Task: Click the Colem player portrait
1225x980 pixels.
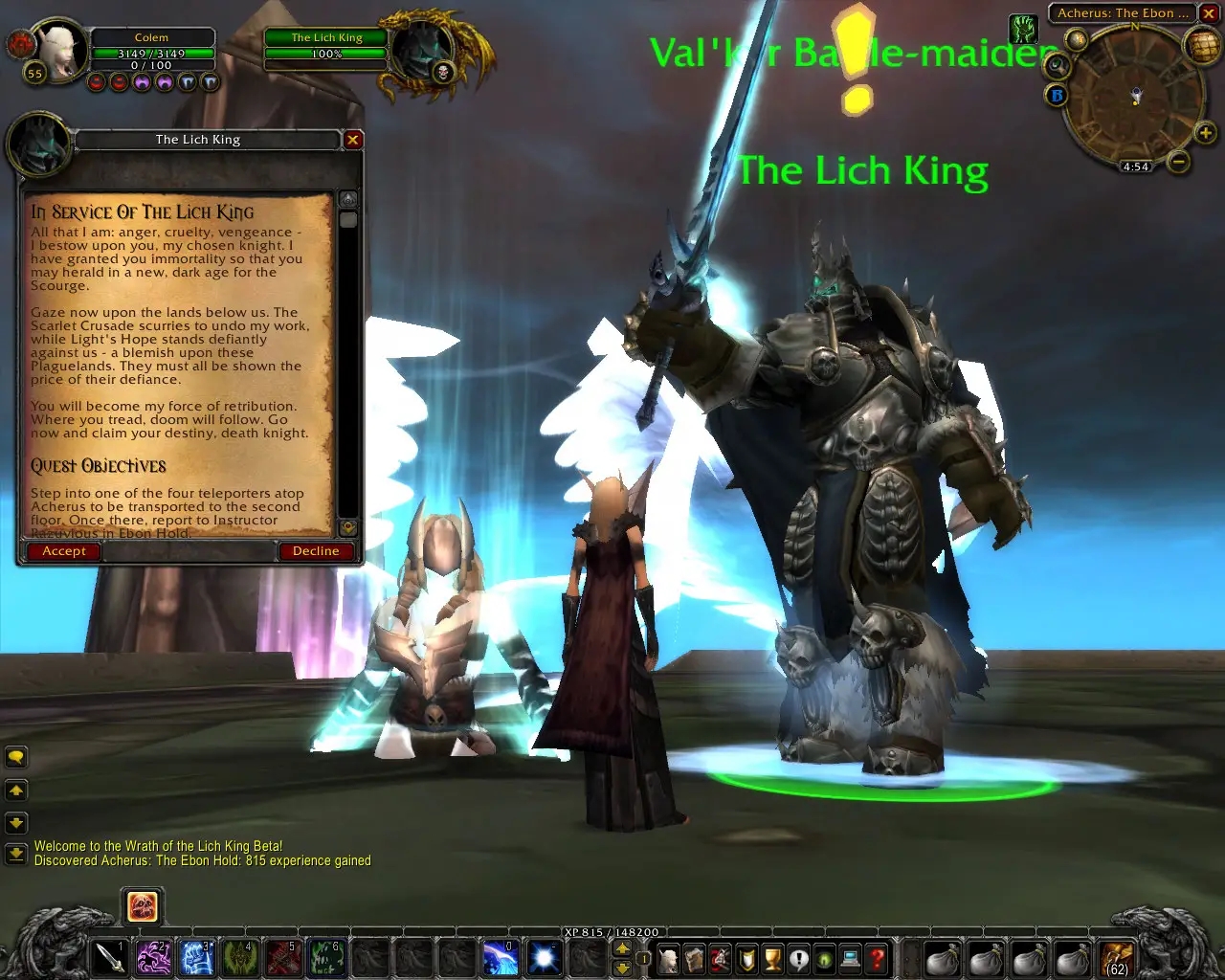Action: [x=59, y=50]
